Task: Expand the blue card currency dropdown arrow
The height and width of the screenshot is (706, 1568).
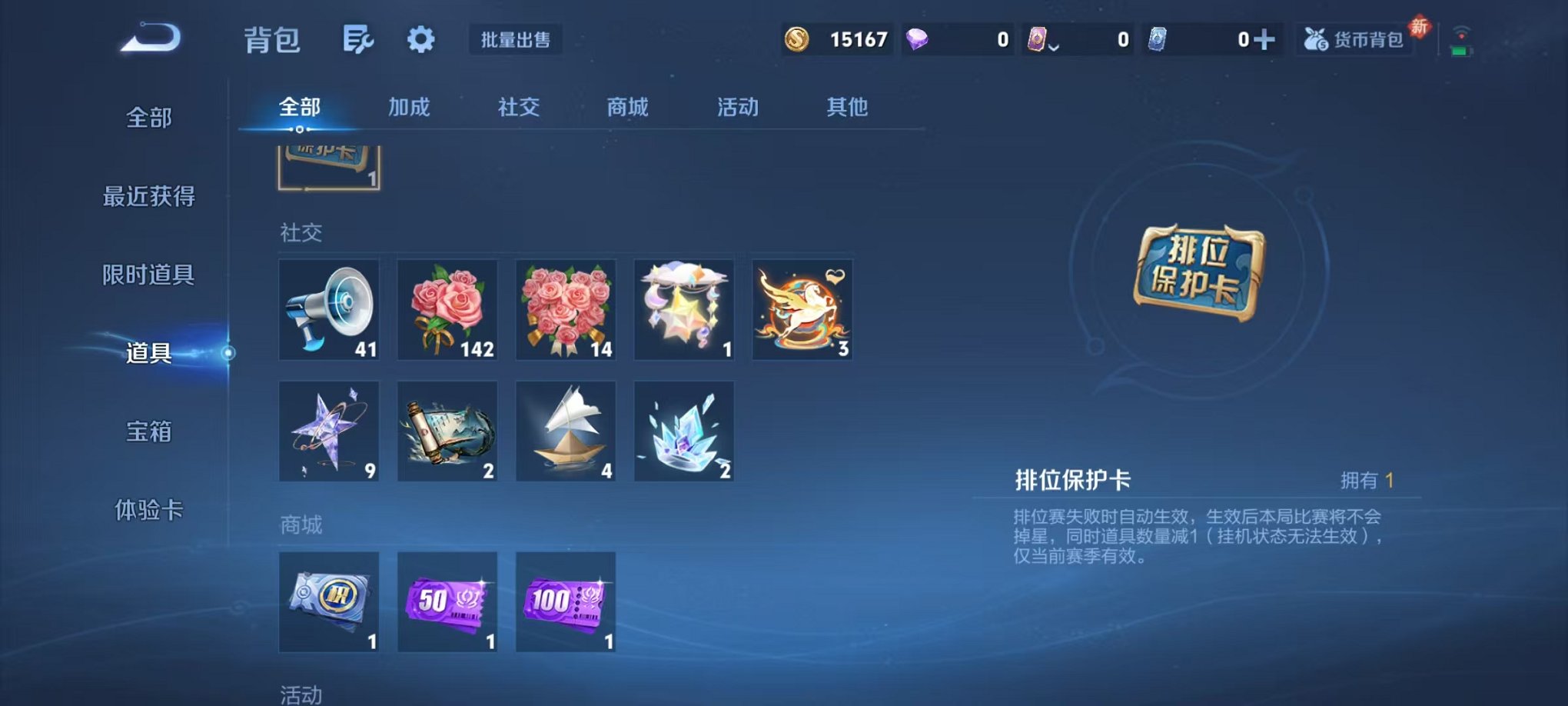Action: [x=1053, y=48]
